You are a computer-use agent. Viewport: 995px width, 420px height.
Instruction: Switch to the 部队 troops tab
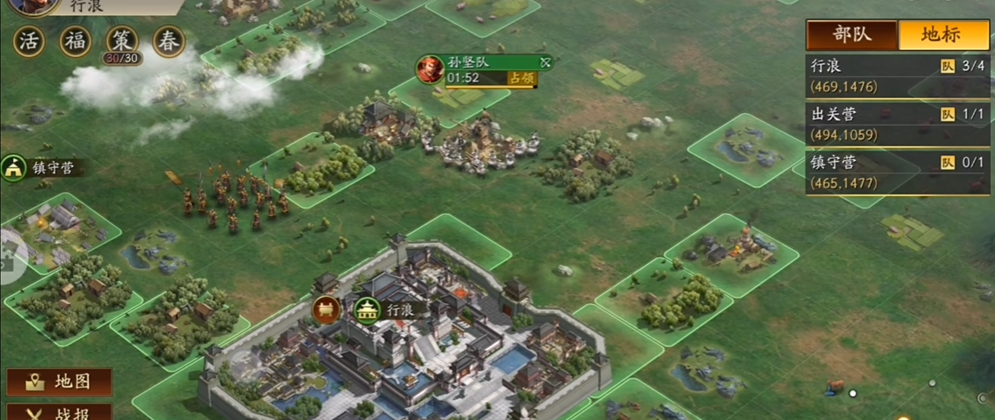pyautogui.click(x=852, y=33)
